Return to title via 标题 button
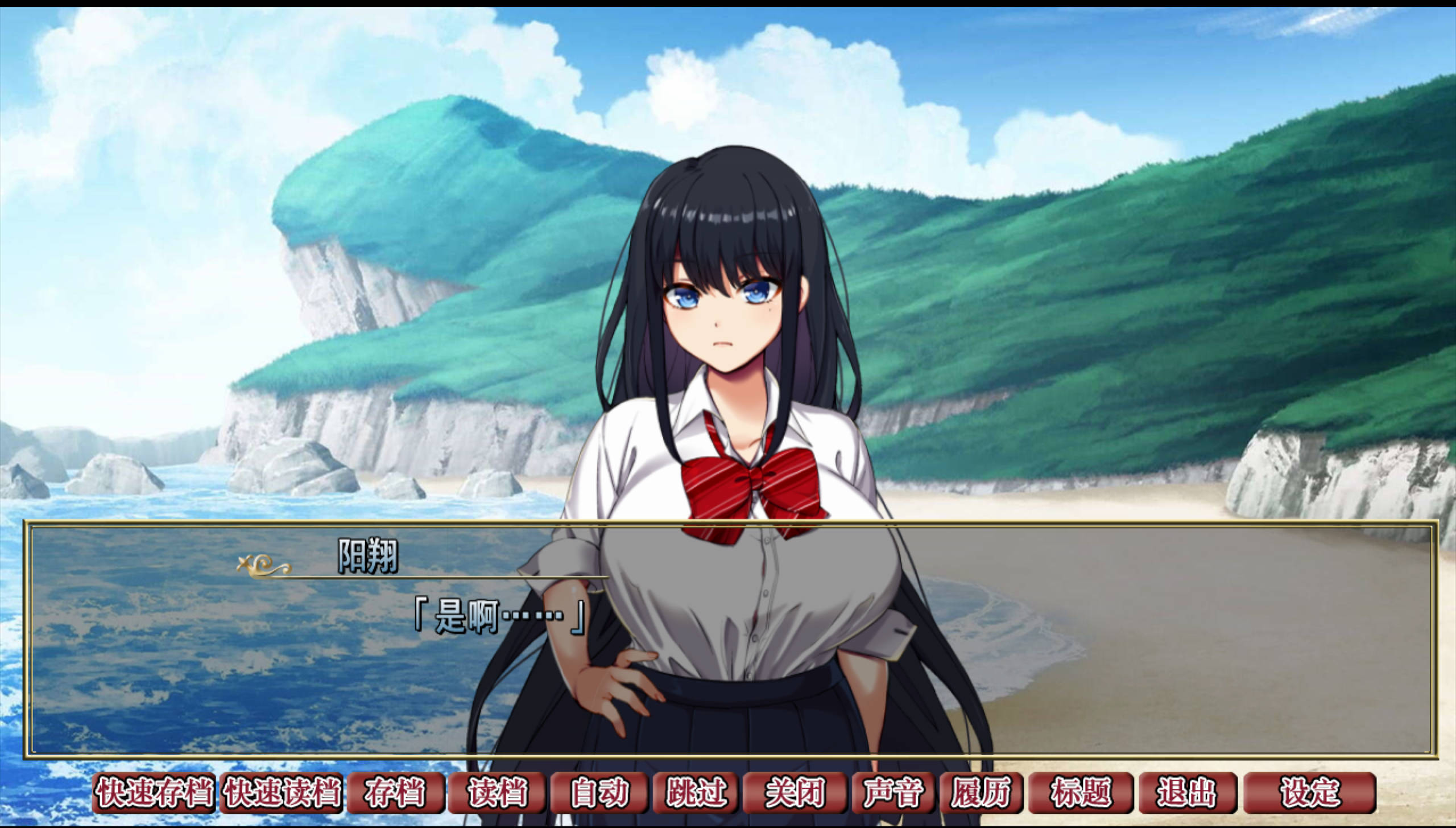Viewport: 1456px width, 828px height. tap(1080, 792)
